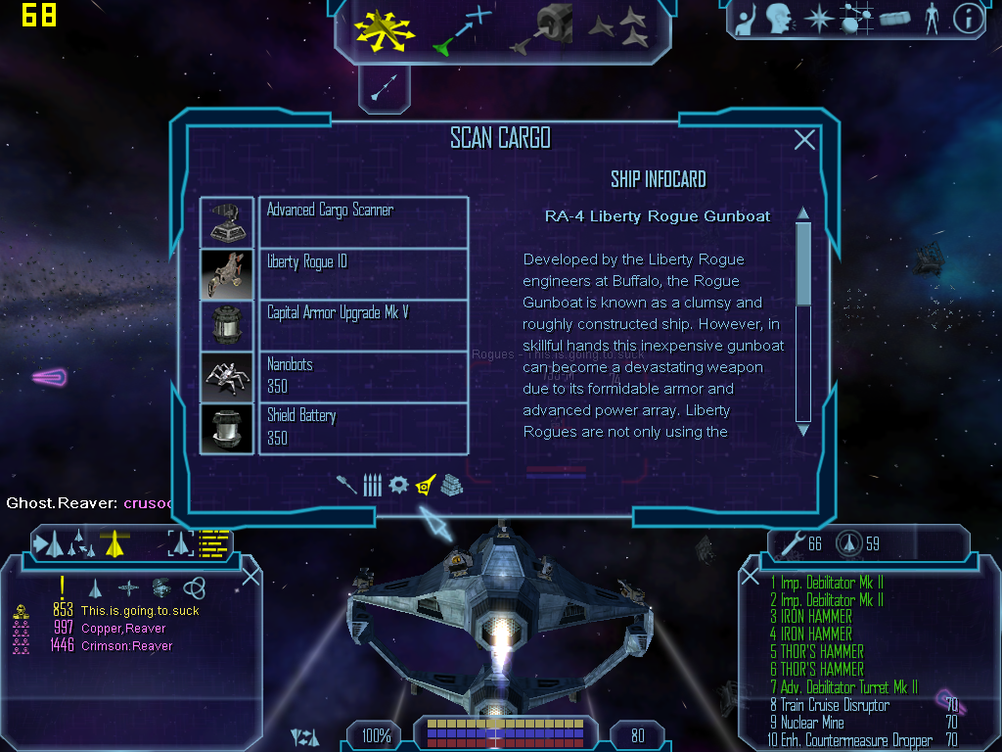Image resolution: width=1002 pixels, height=752 pixels.
Task: Target Copper,Reaver in the contact list
Action: tap(124, 629)
